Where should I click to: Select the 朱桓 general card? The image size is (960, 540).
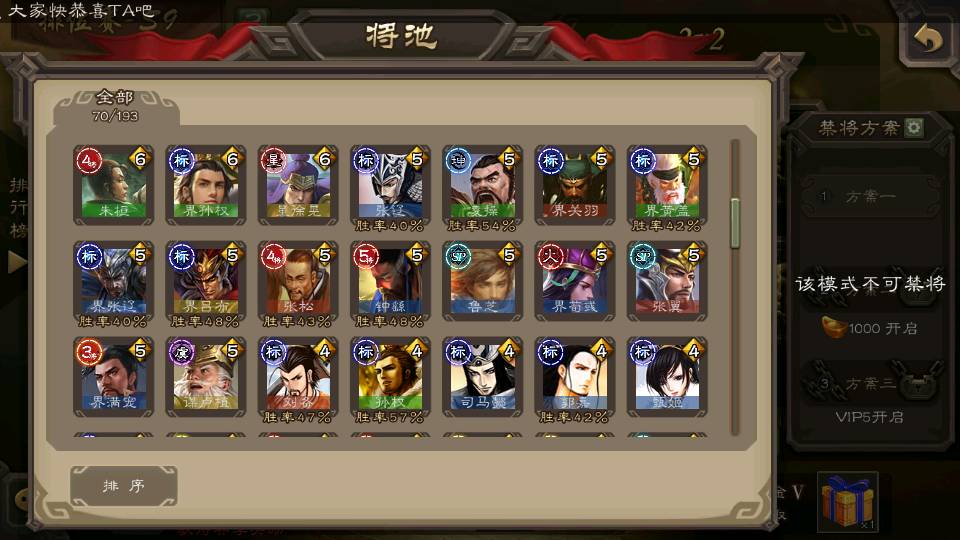[113, 186]
